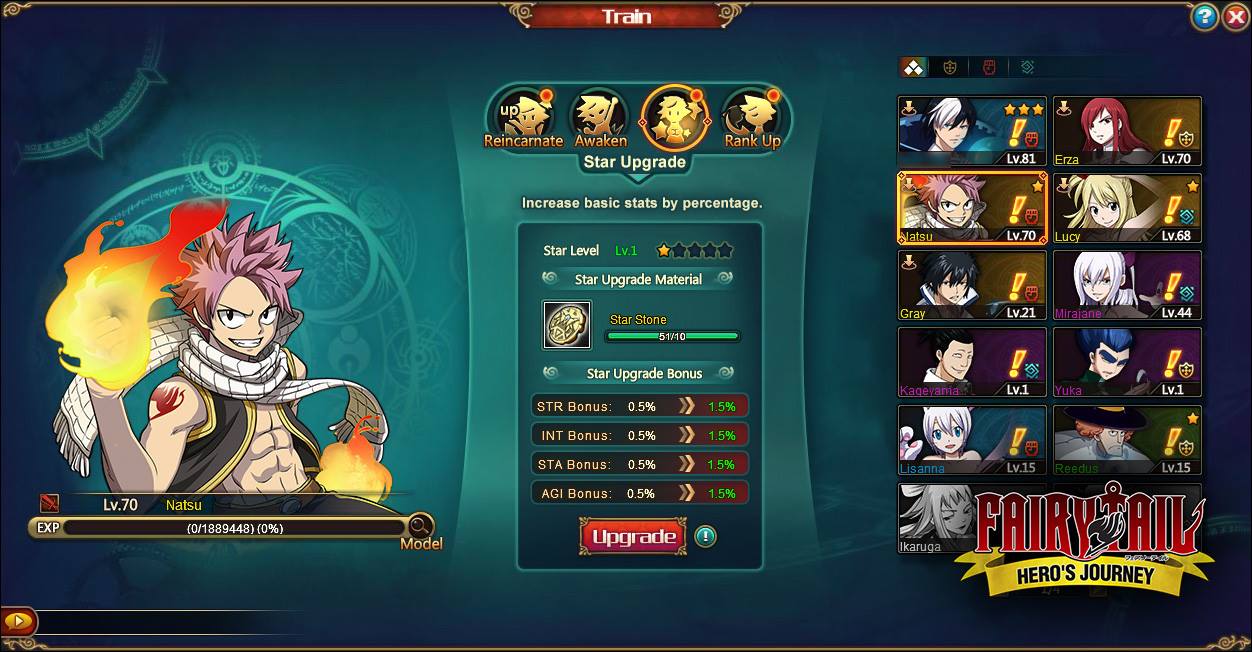Open help with the question mark button

pyautogui.click(x=1204, y=17)
